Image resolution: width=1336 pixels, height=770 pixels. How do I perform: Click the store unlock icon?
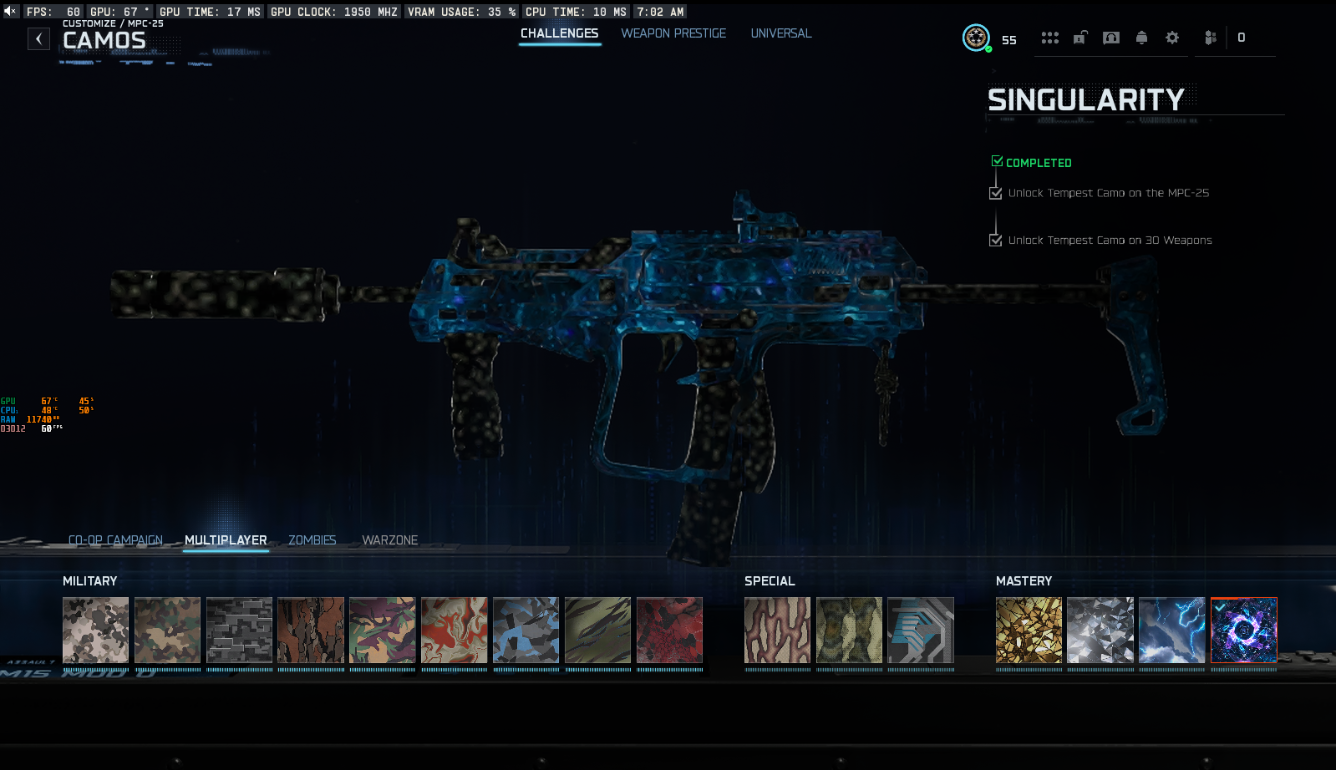coord(1080,38)
